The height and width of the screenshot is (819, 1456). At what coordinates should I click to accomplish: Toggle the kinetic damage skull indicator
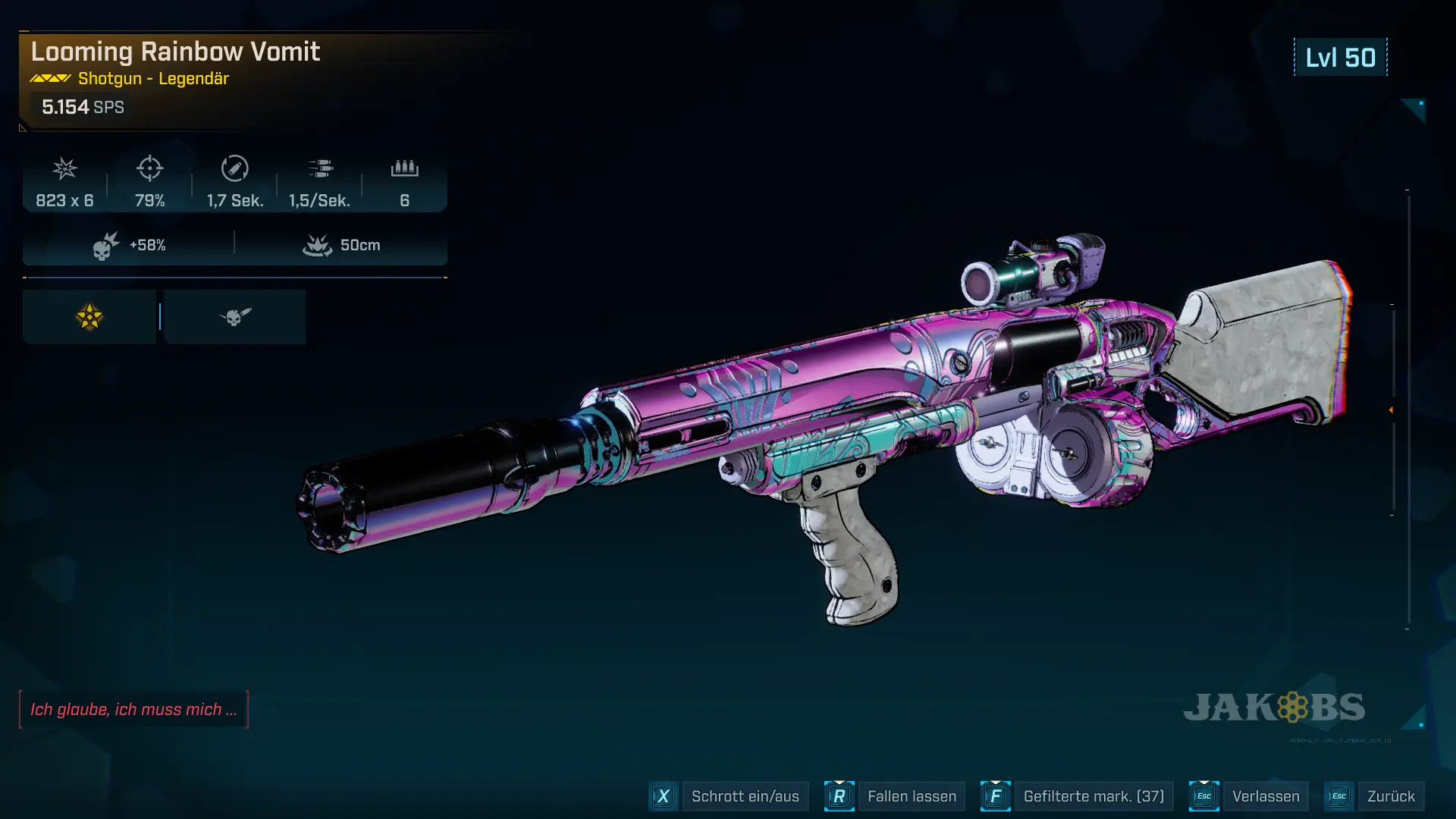click(234, 316)
